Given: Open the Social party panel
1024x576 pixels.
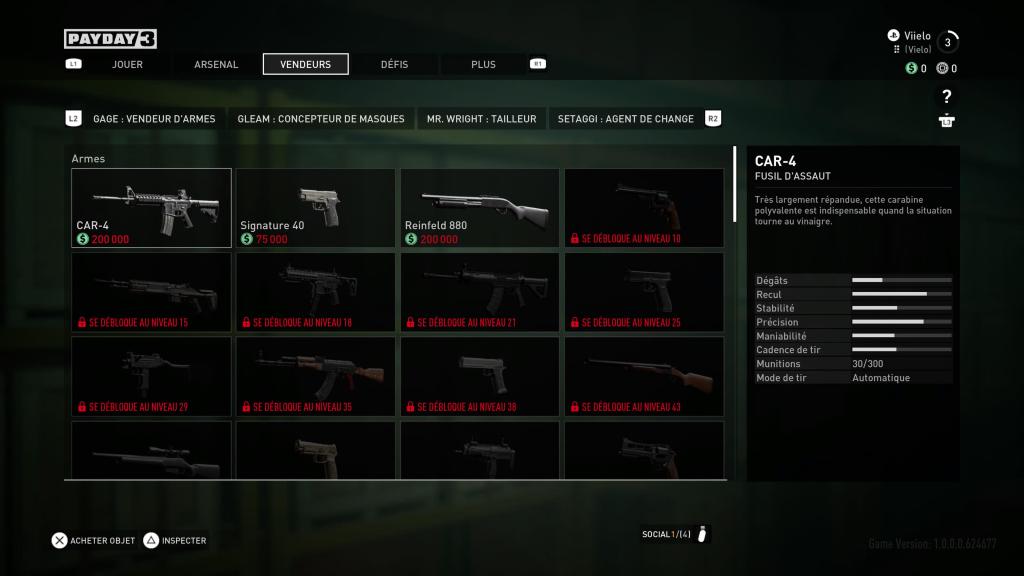Looking at the screenshot, I should (x=675, y=534).
